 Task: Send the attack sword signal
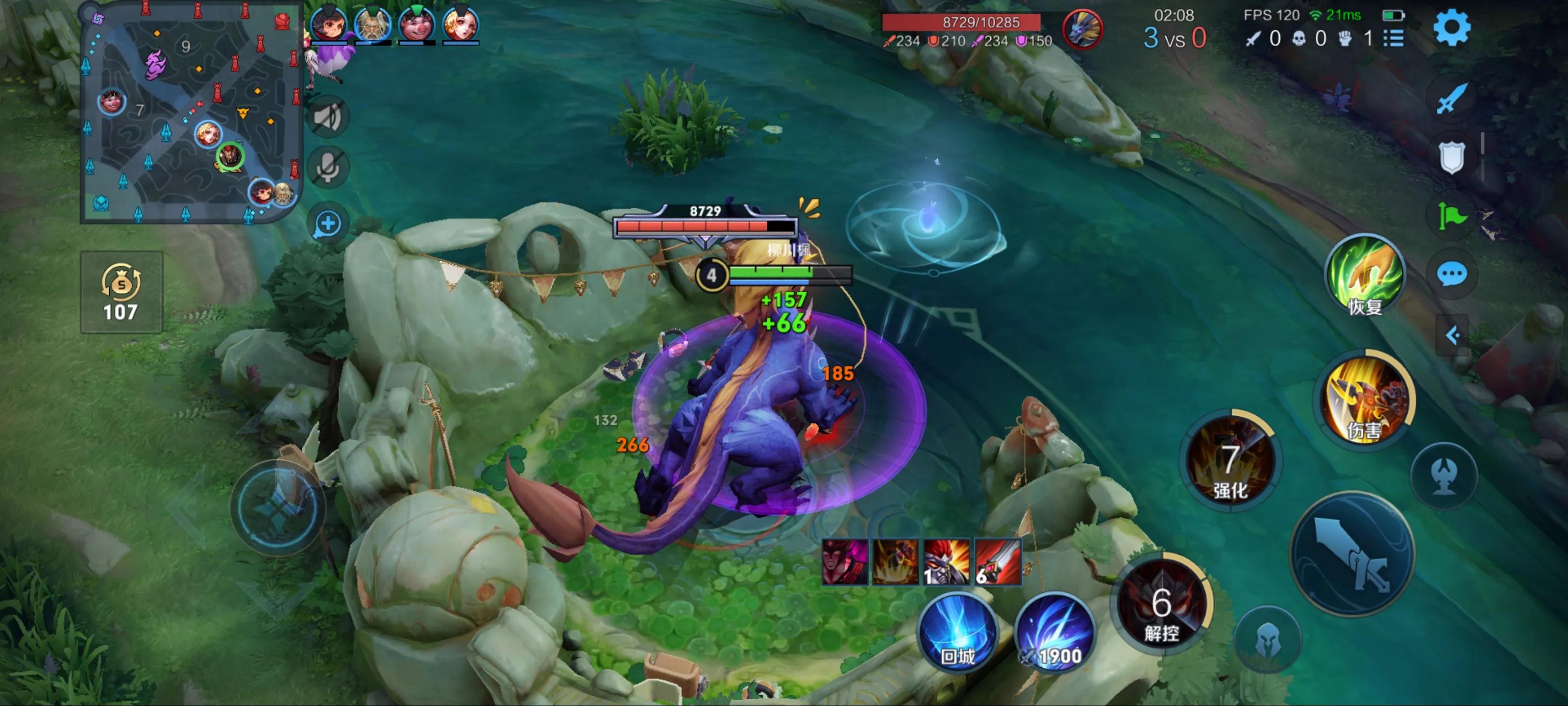point(1452,98)
